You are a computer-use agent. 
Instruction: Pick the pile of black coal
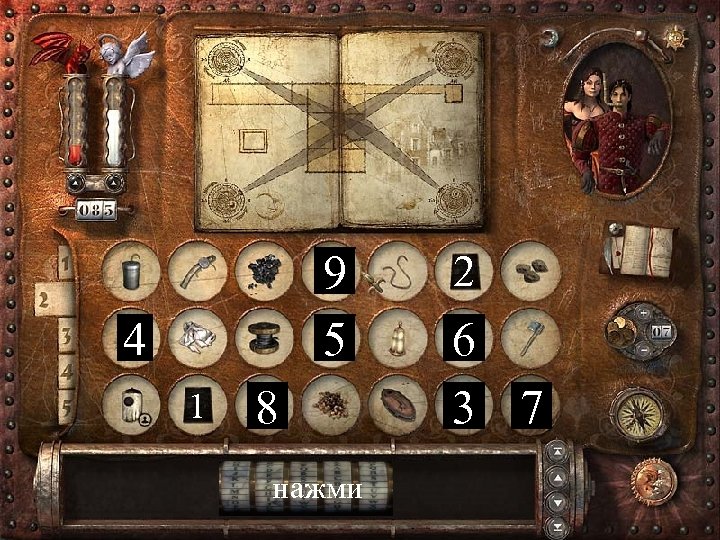265,270
